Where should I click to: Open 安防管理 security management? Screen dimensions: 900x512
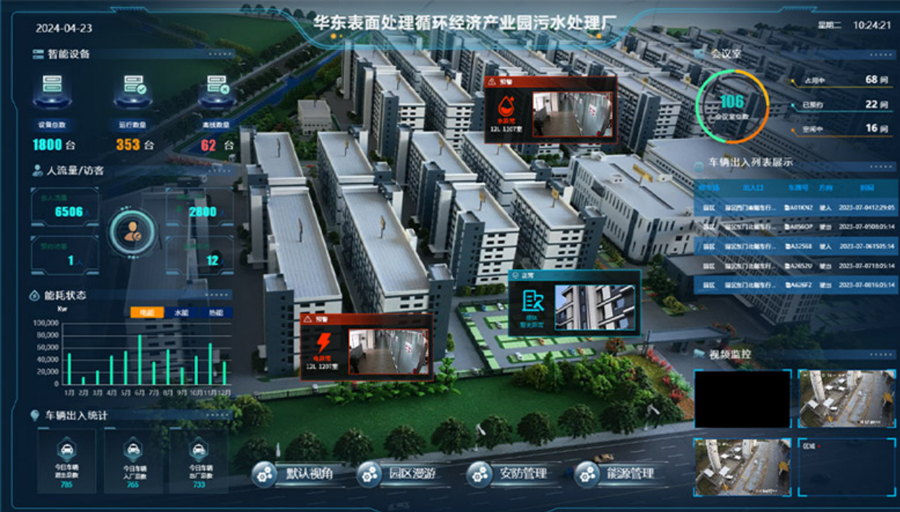[x=508, y=474]
